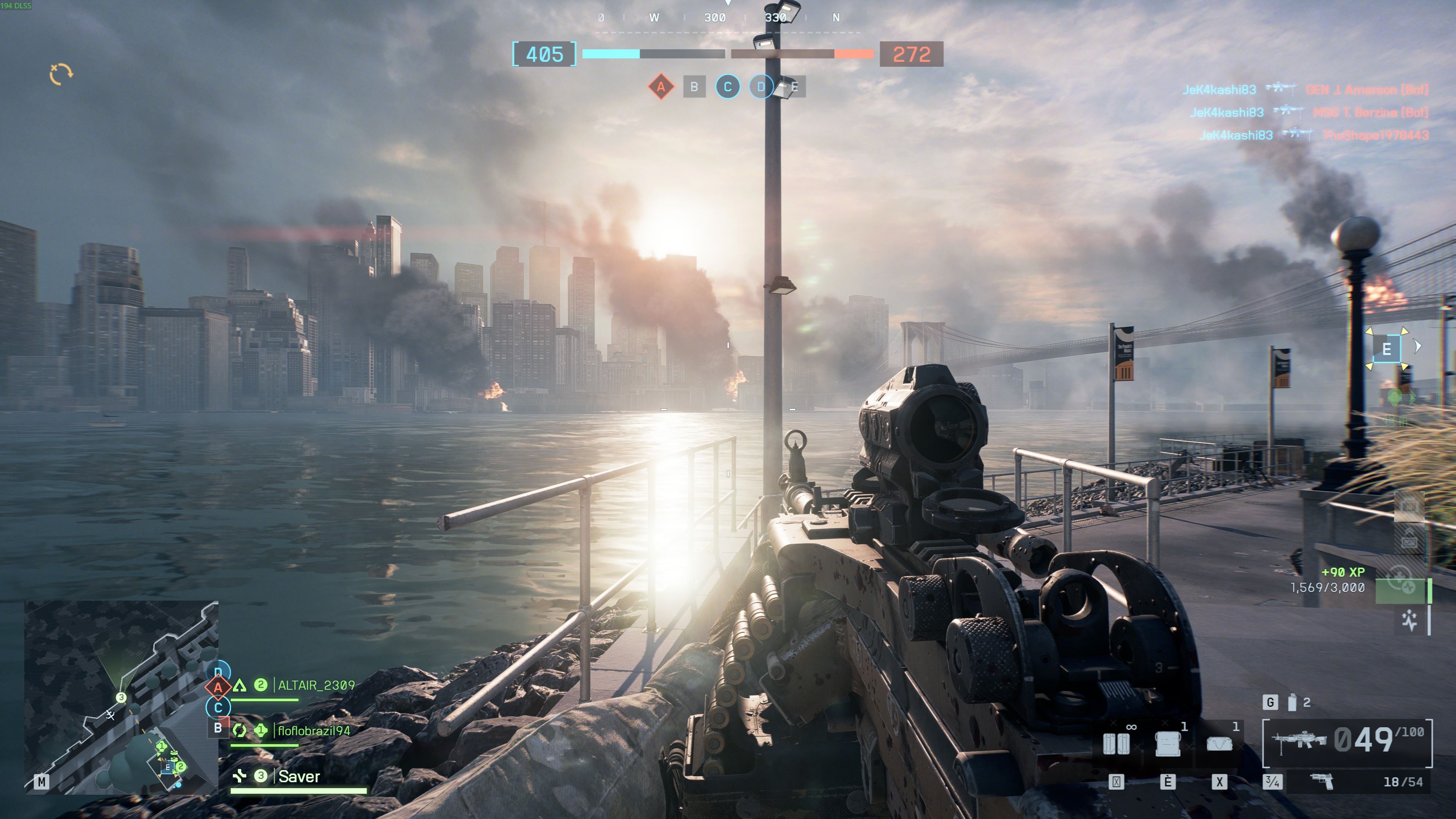Pick the medical bag gadget slot
Viewport: 1456px width, 819px height.
click(x=1219, y=743)
